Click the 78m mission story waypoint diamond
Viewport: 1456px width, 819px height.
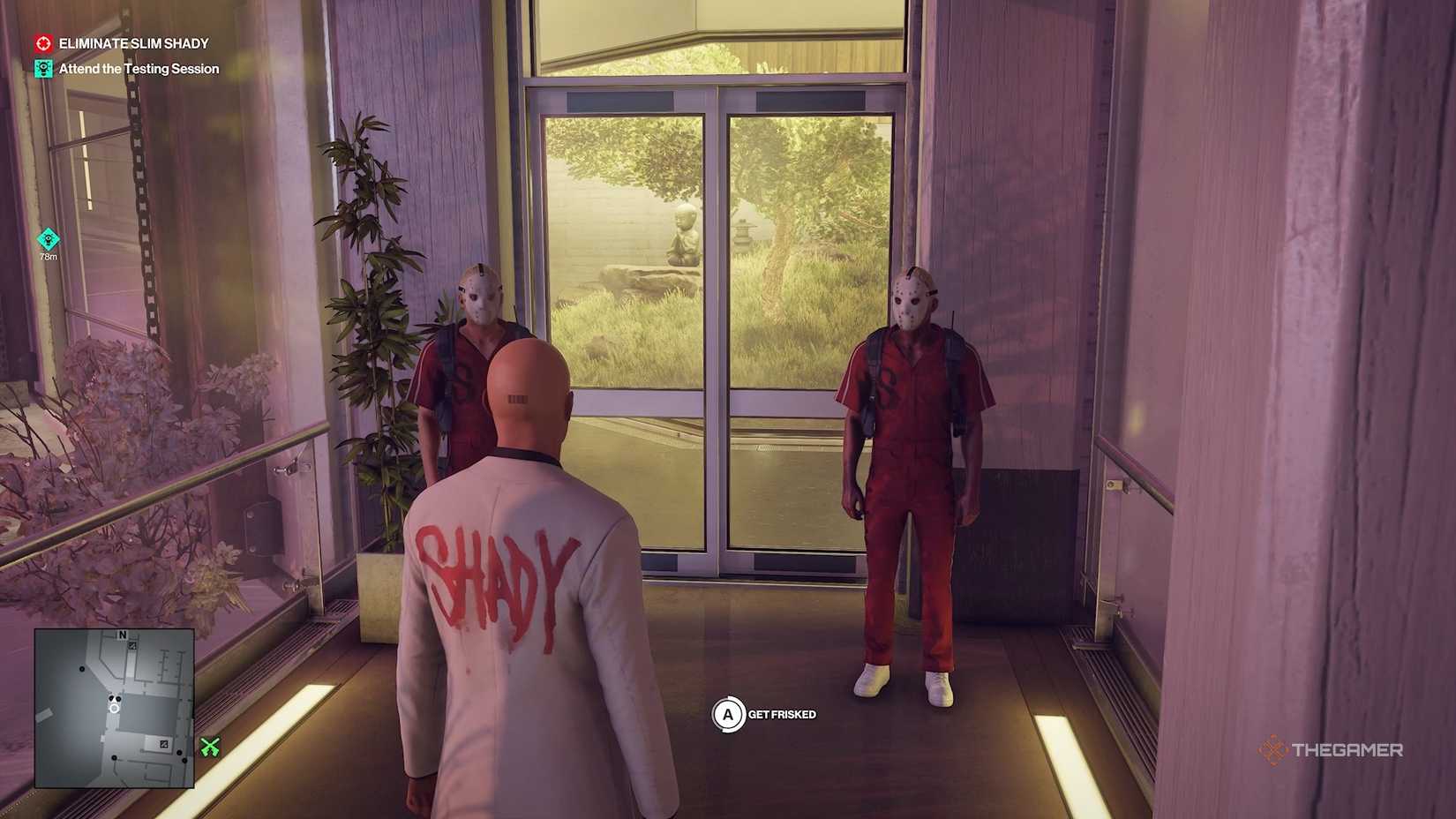click(47, 238)
